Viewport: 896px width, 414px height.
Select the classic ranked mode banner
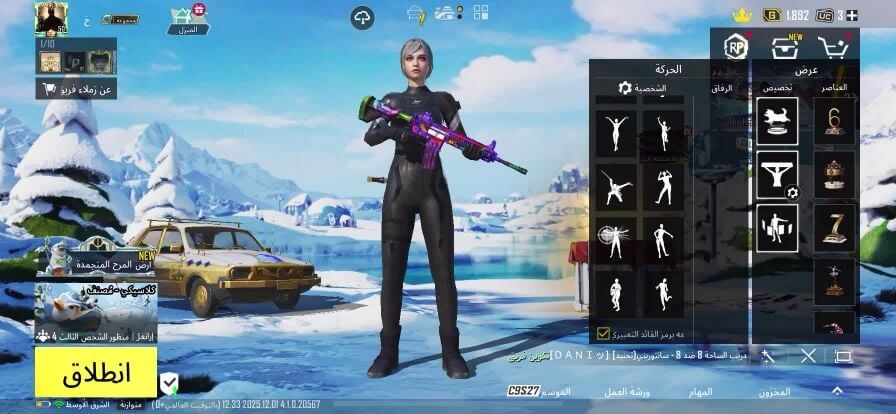pyautogui.click(x=96, y=312)
